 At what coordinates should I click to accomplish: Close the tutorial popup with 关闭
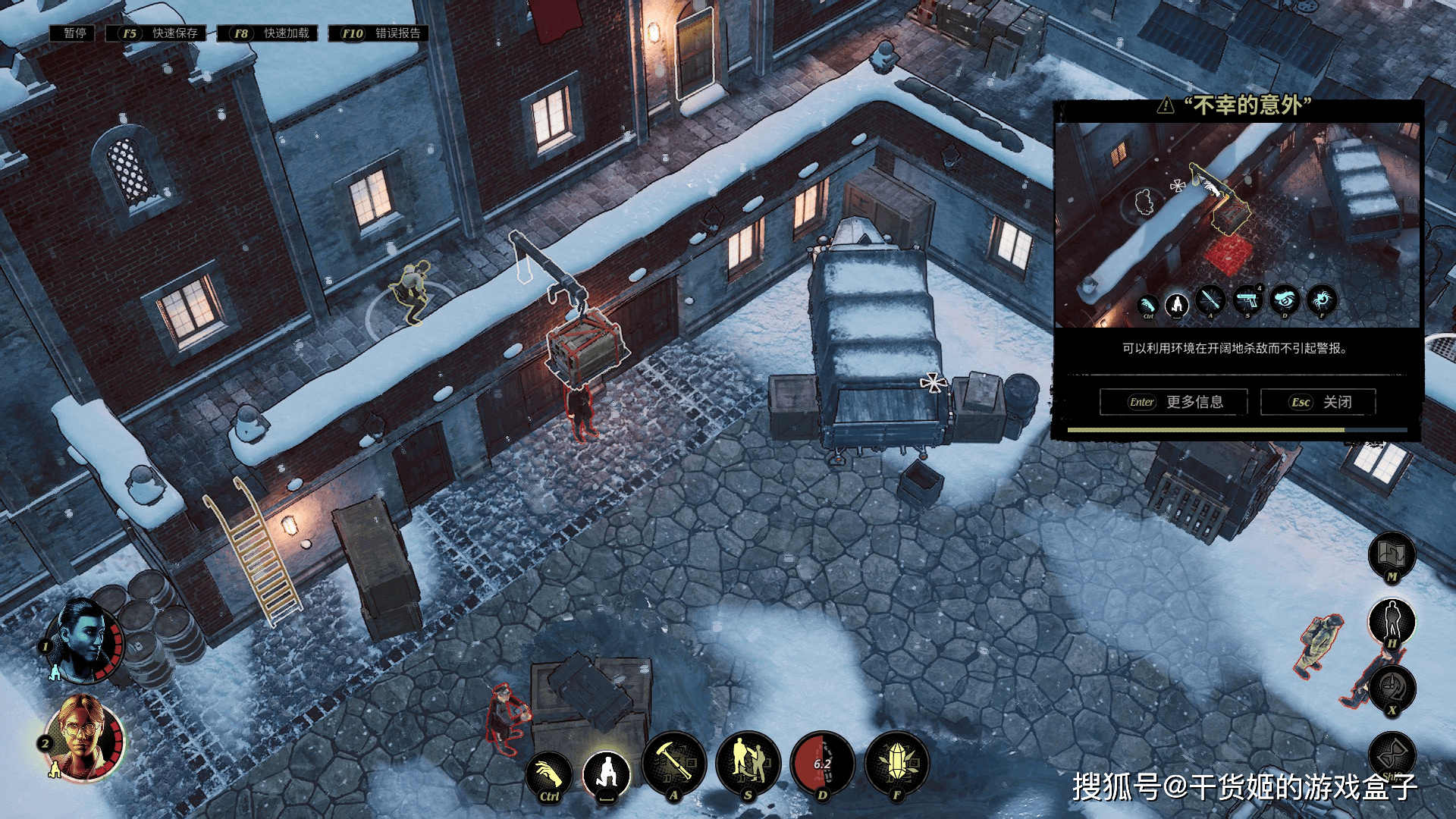point(1318,402)
